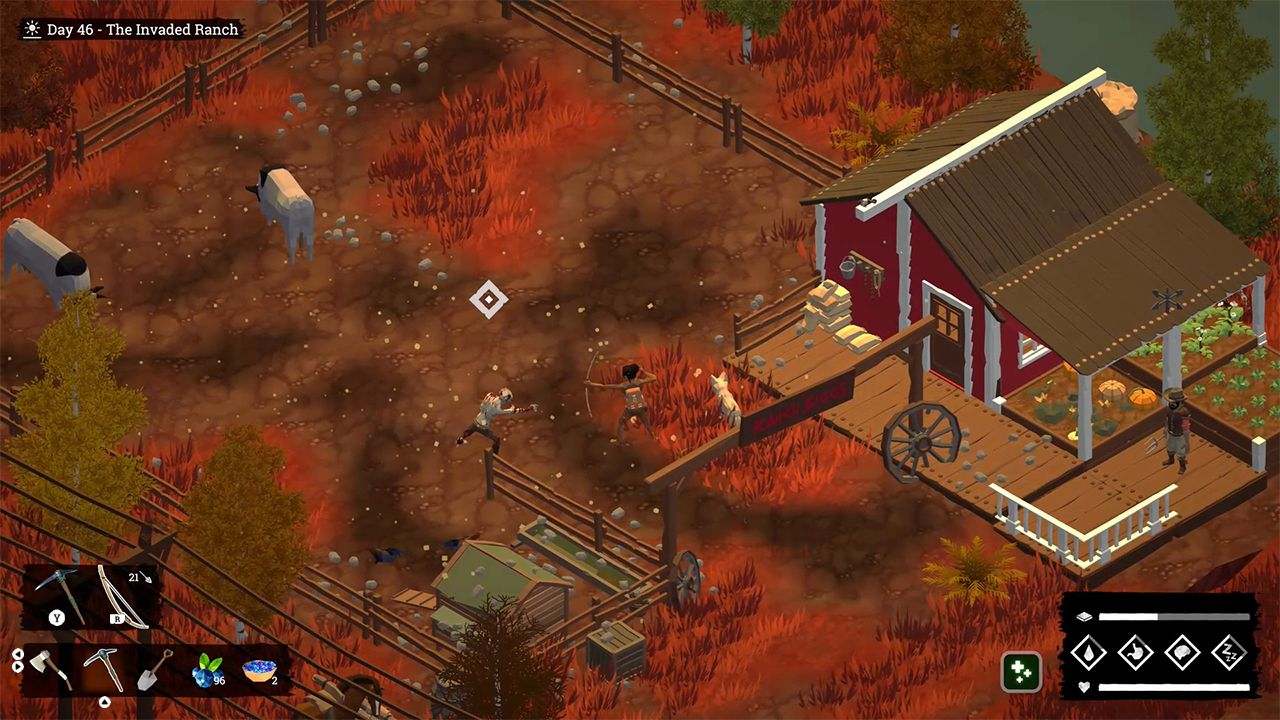Click the brain sanity status icon
This screenshot has width=1280, height=720.
click(1183, 652)
